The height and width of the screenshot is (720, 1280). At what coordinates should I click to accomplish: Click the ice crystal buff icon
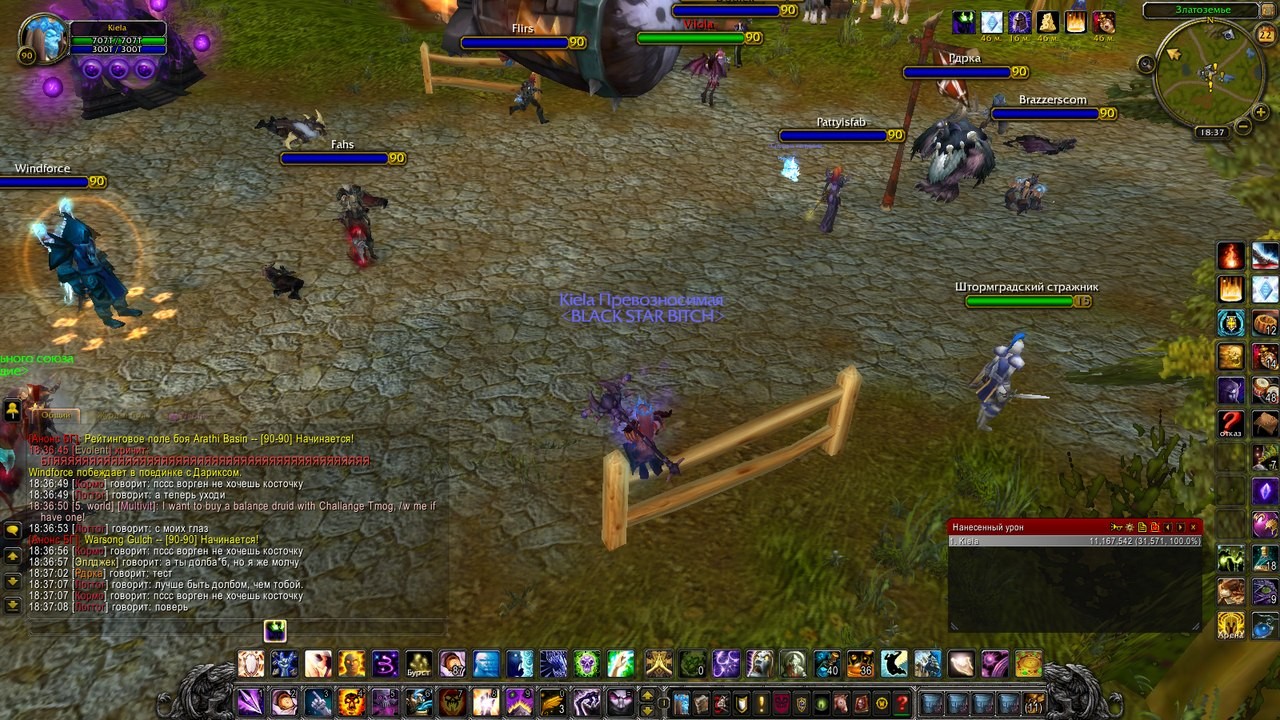(x=991, y=22)
